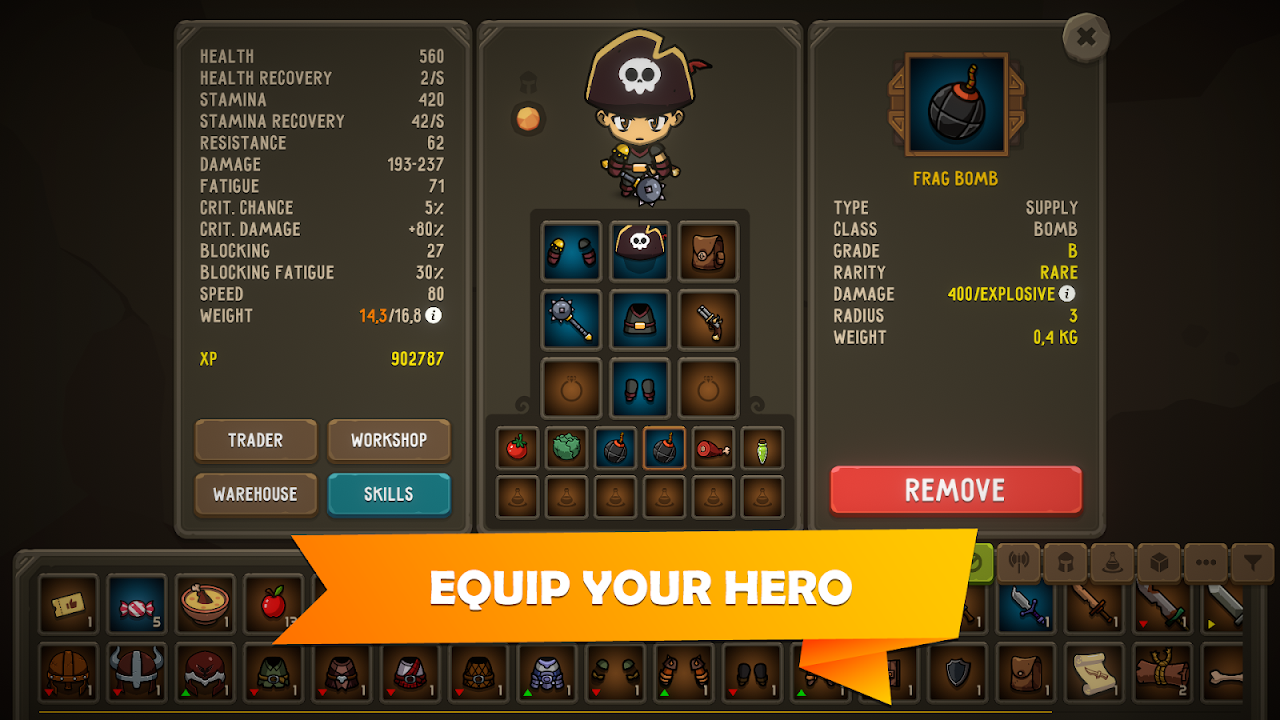This screenshot has width=1280, height=720.
Task: Select the green potion supply slot
Action: (762, 447)
